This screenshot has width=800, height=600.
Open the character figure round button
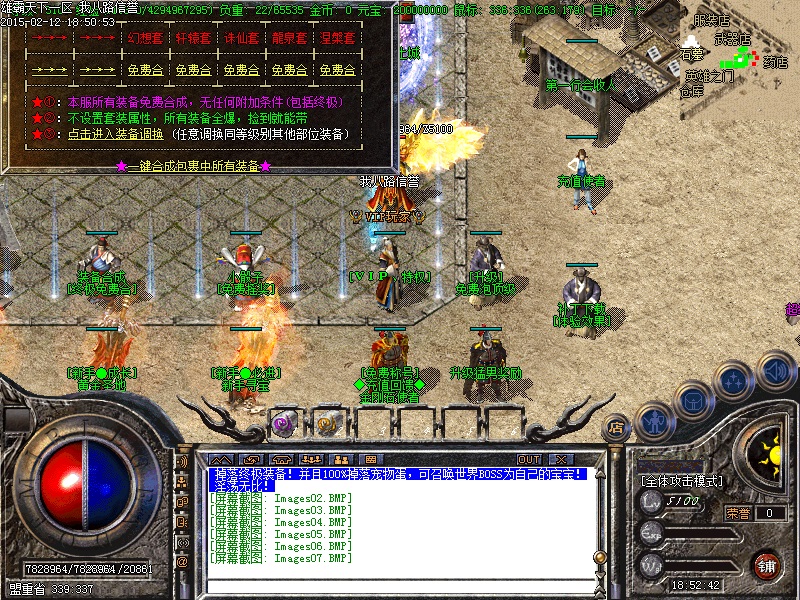653,420
